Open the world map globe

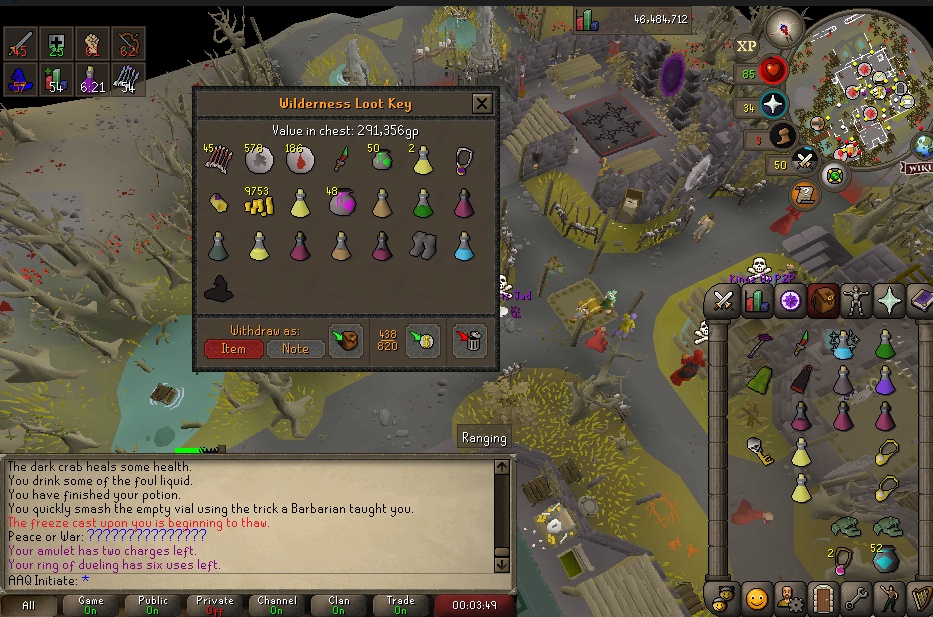coord(923,147)
